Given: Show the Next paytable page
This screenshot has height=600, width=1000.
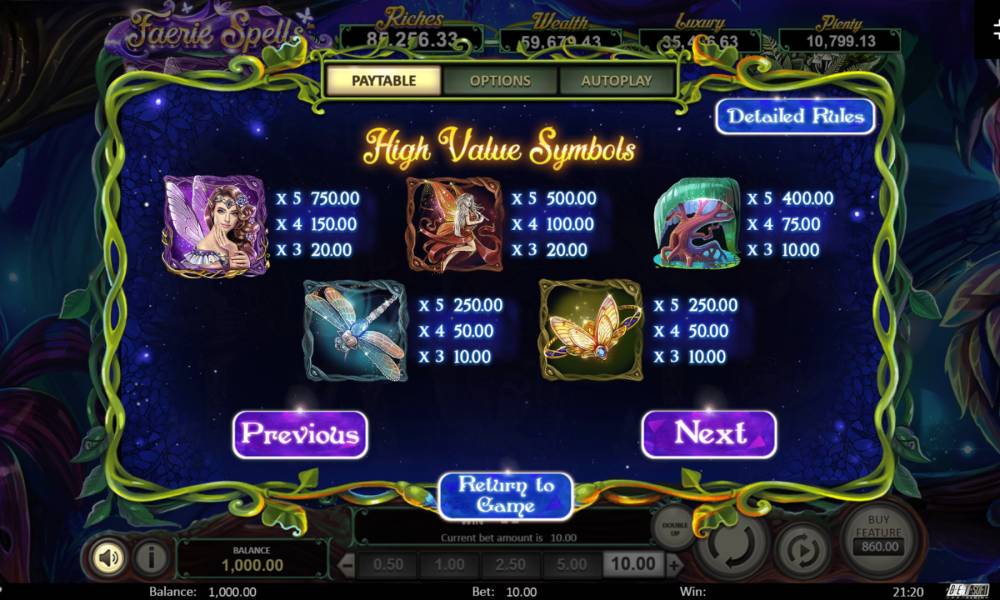Looking at the screenshot, I should 709,434.
